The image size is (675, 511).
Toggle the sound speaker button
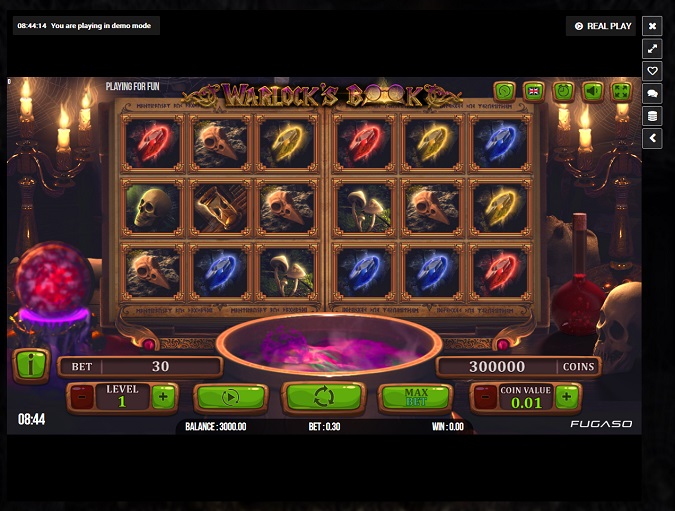pos(593,92)
